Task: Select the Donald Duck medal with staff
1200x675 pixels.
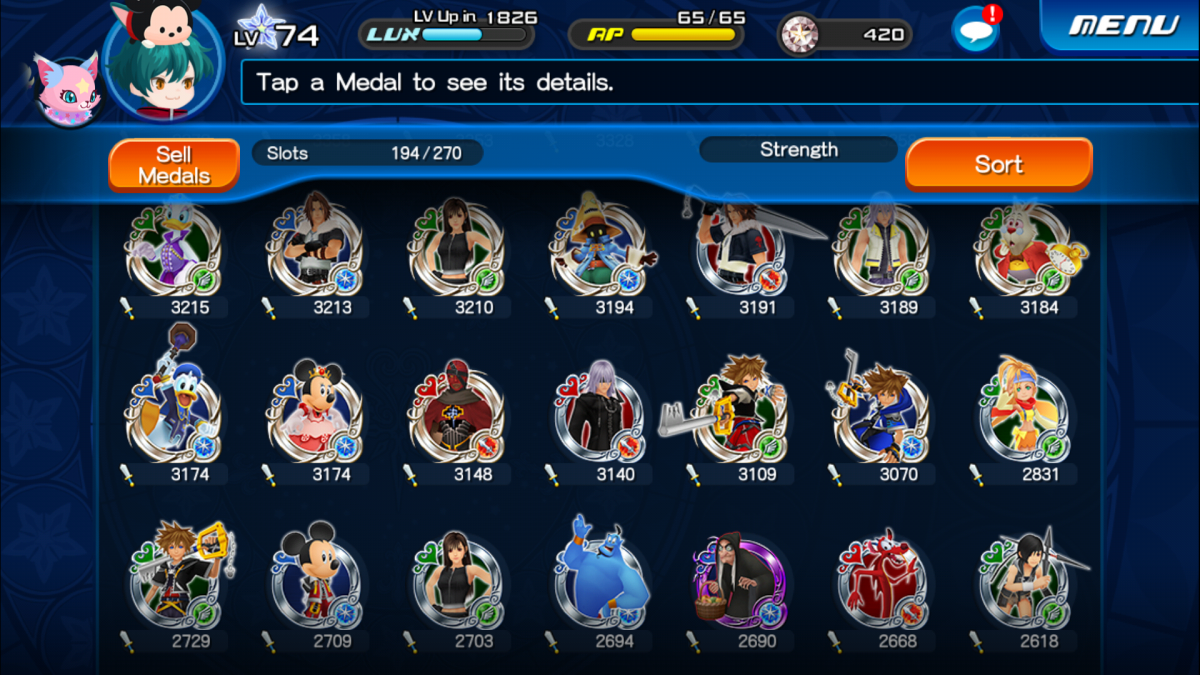Action: 173,412
